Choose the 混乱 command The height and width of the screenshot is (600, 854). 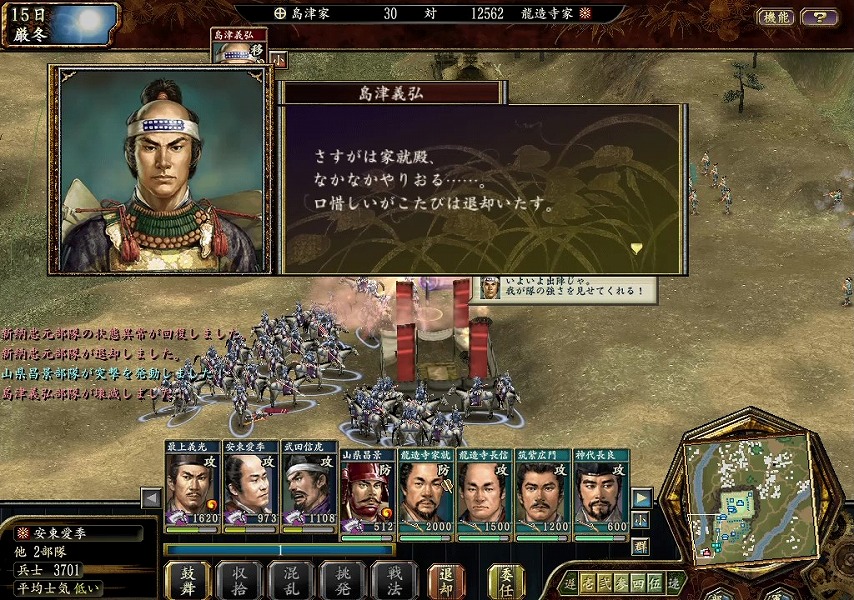pos(290,579)
